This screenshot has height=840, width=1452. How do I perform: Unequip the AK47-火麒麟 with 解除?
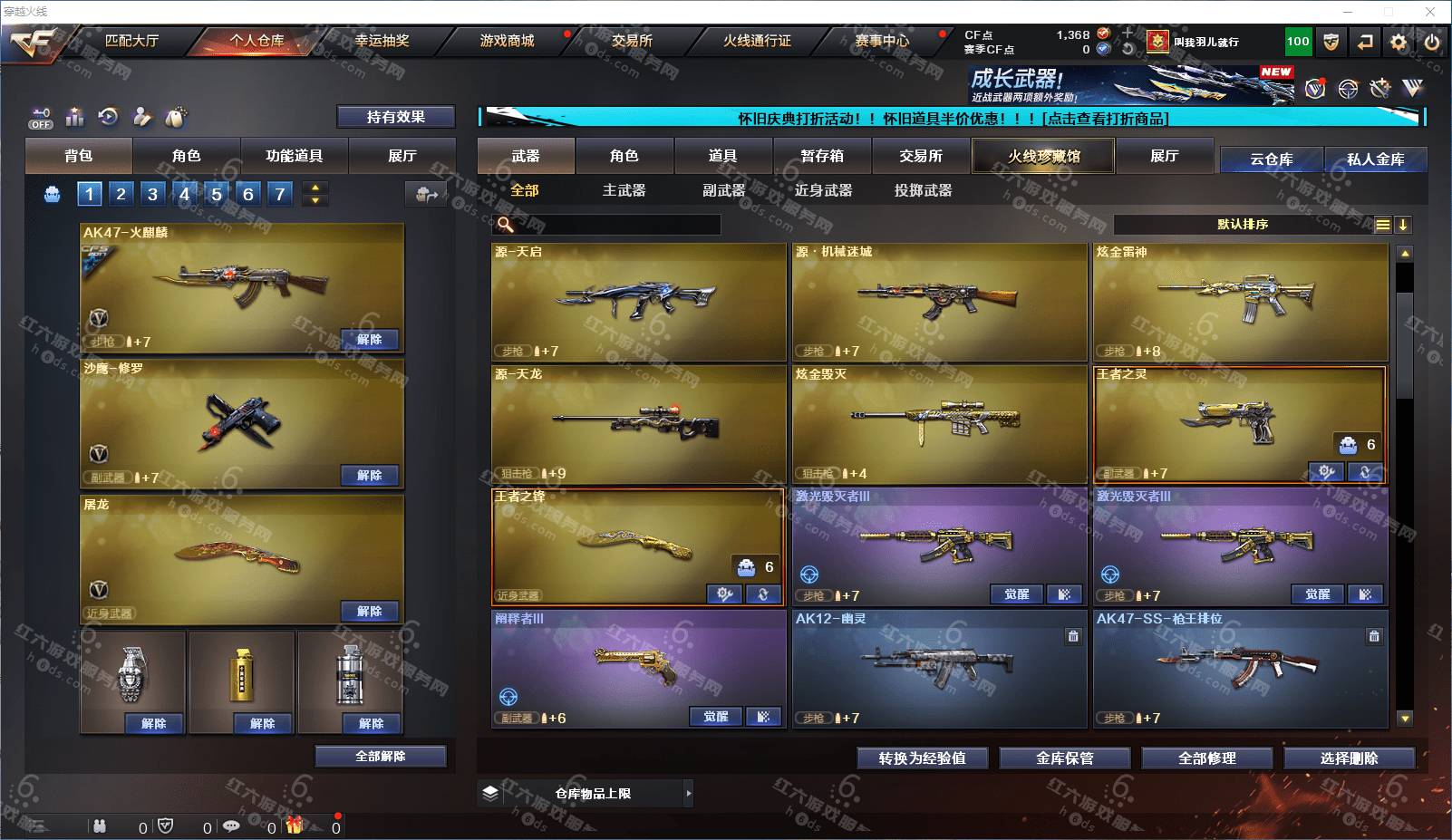pos(369,339)
